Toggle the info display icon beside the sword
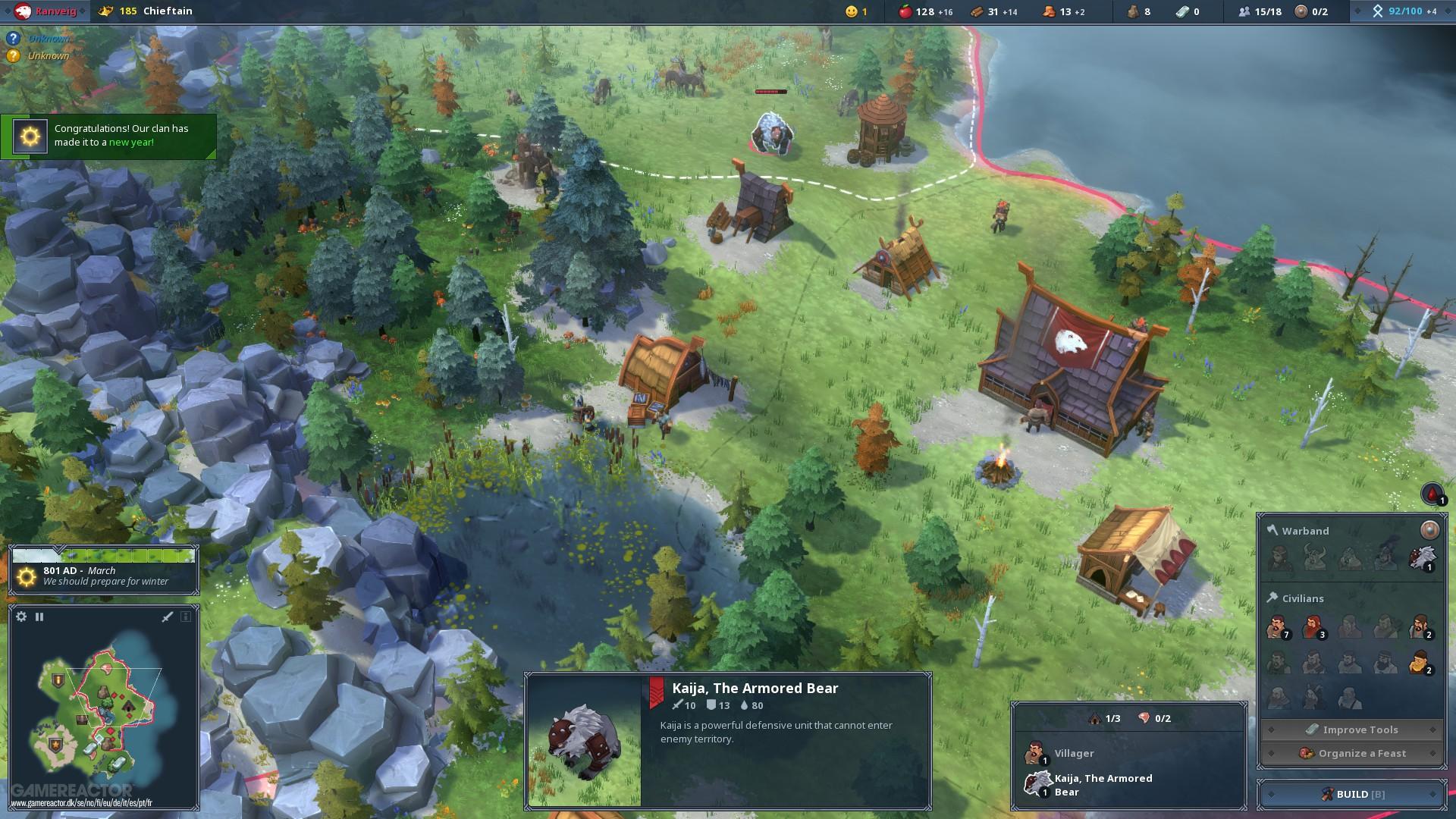The height and width of the screenshot is (819, 1456). [x=186, y=617]
